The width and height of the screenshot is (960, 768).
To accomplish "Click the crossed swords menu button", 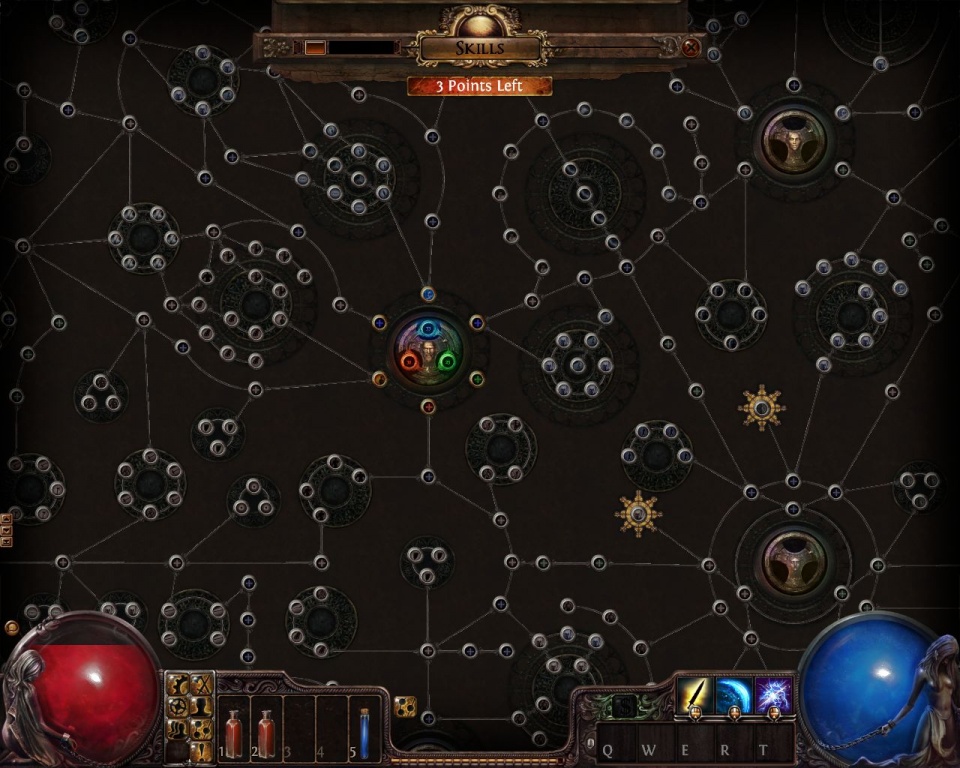I will [202, 685].
